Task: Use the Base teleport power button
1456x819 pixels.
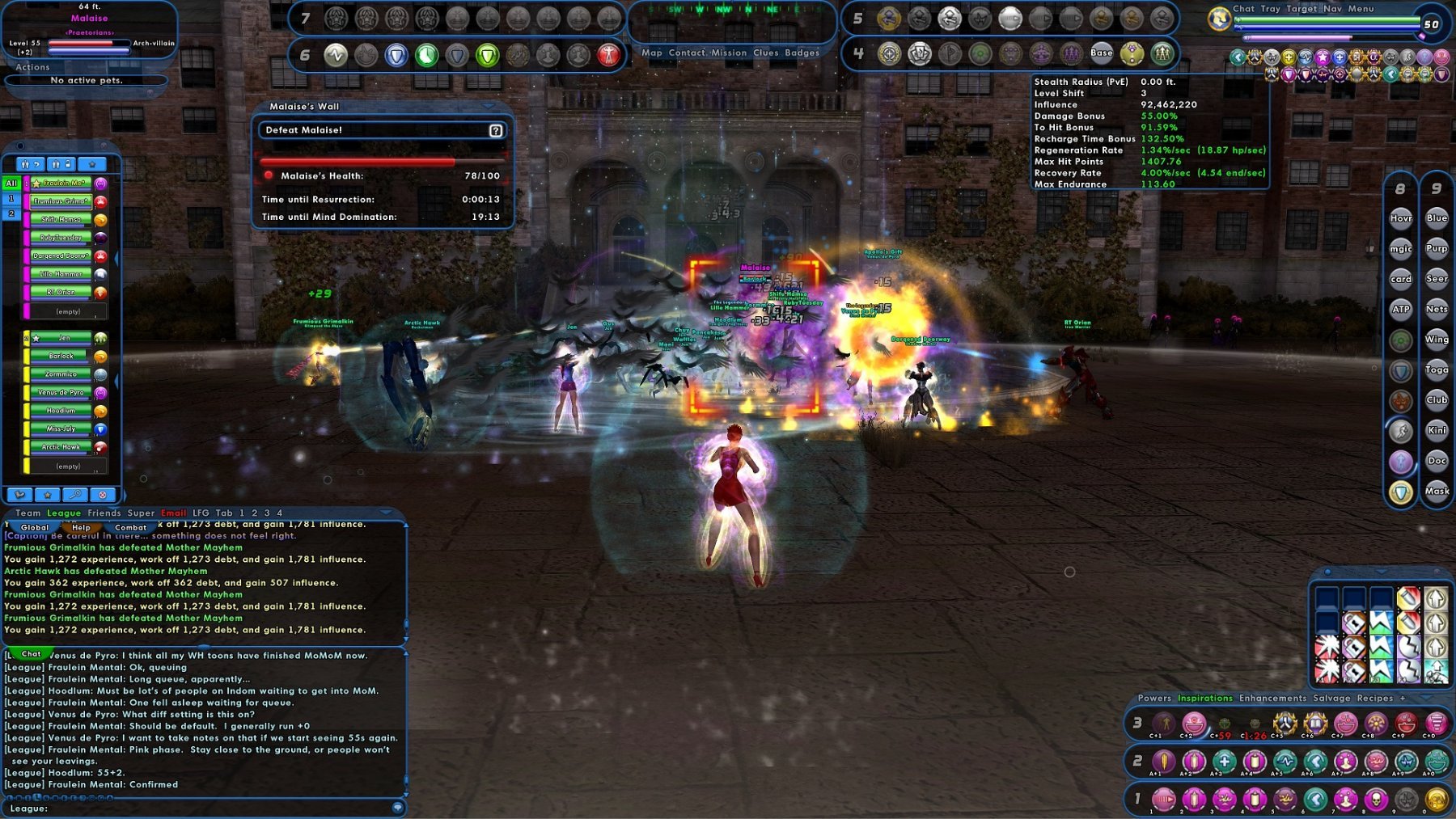Action: point(1101,53)
